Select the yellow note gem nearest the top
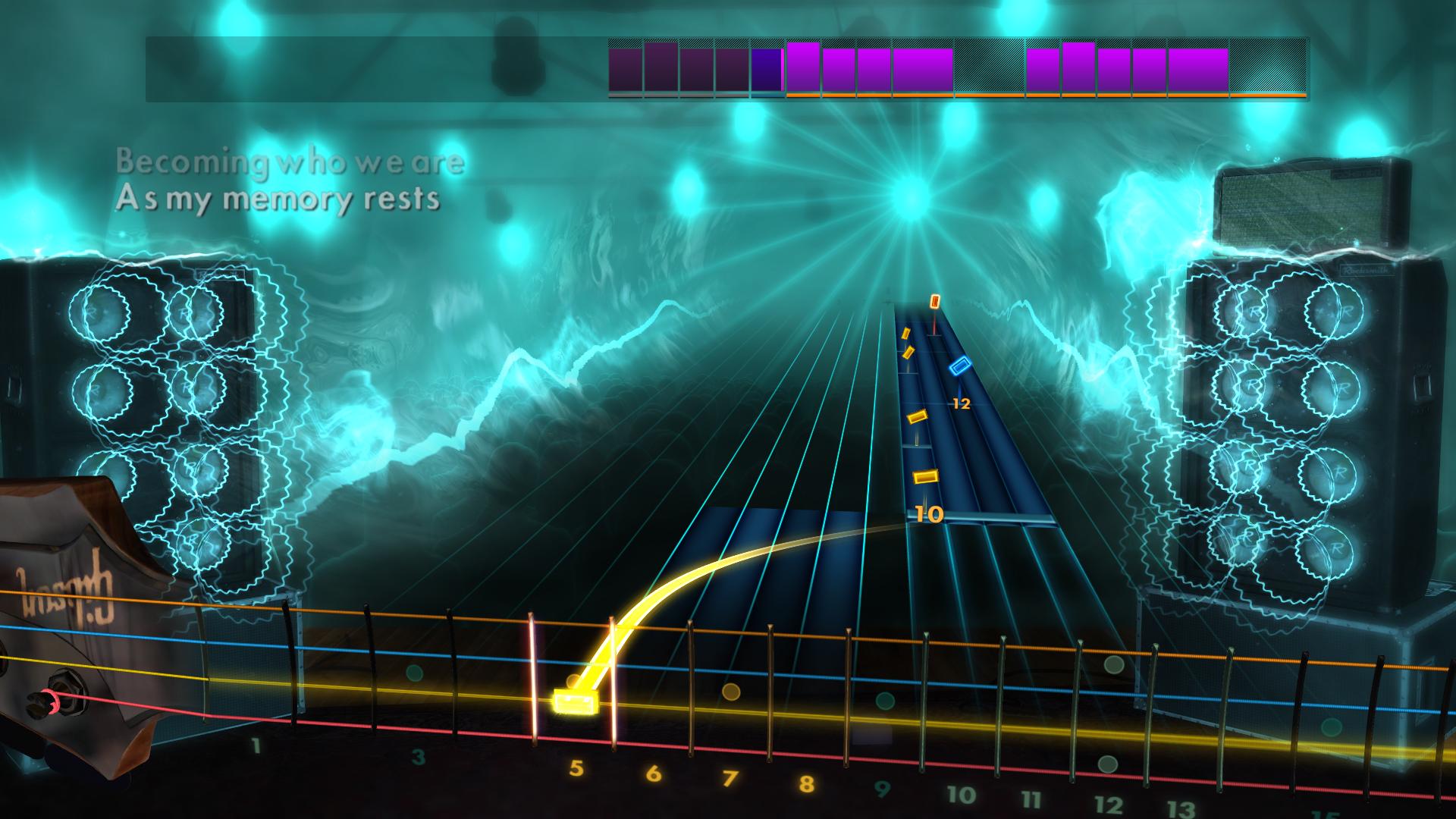Image resolution: width=1456 pixels, height=819 pixels. (x=907, y=334)
